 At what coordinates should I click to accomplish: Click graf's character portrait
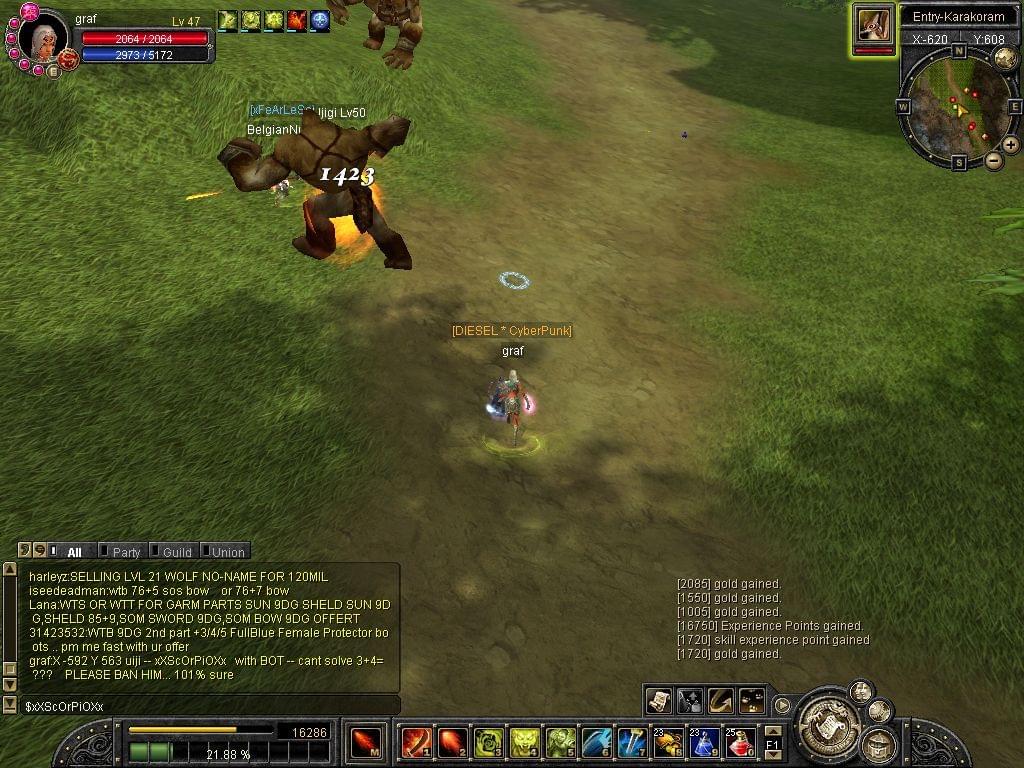point(43,38)
